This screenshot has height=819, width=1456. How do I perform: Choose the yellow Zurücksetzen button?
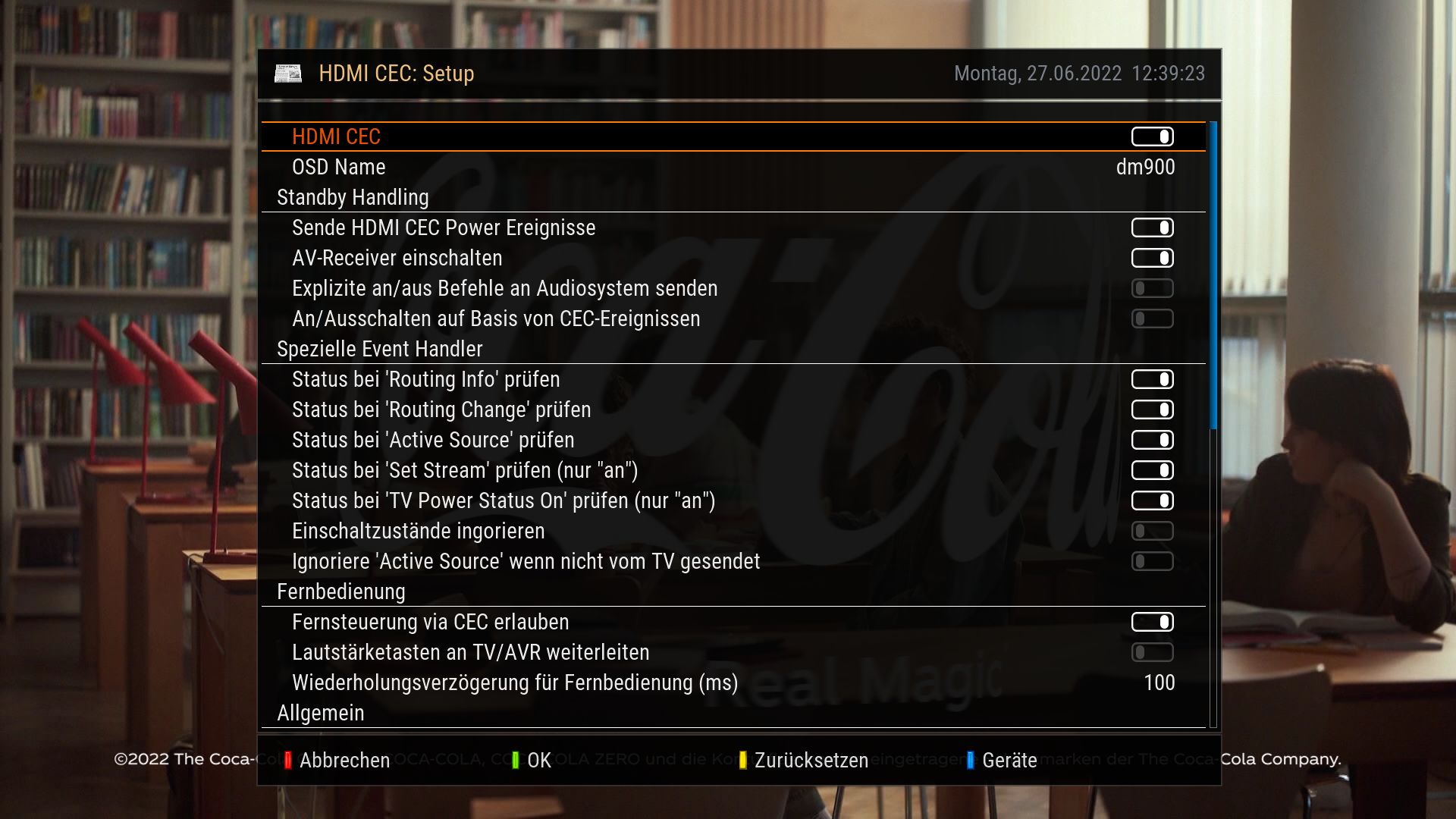[x=804, y=760]
